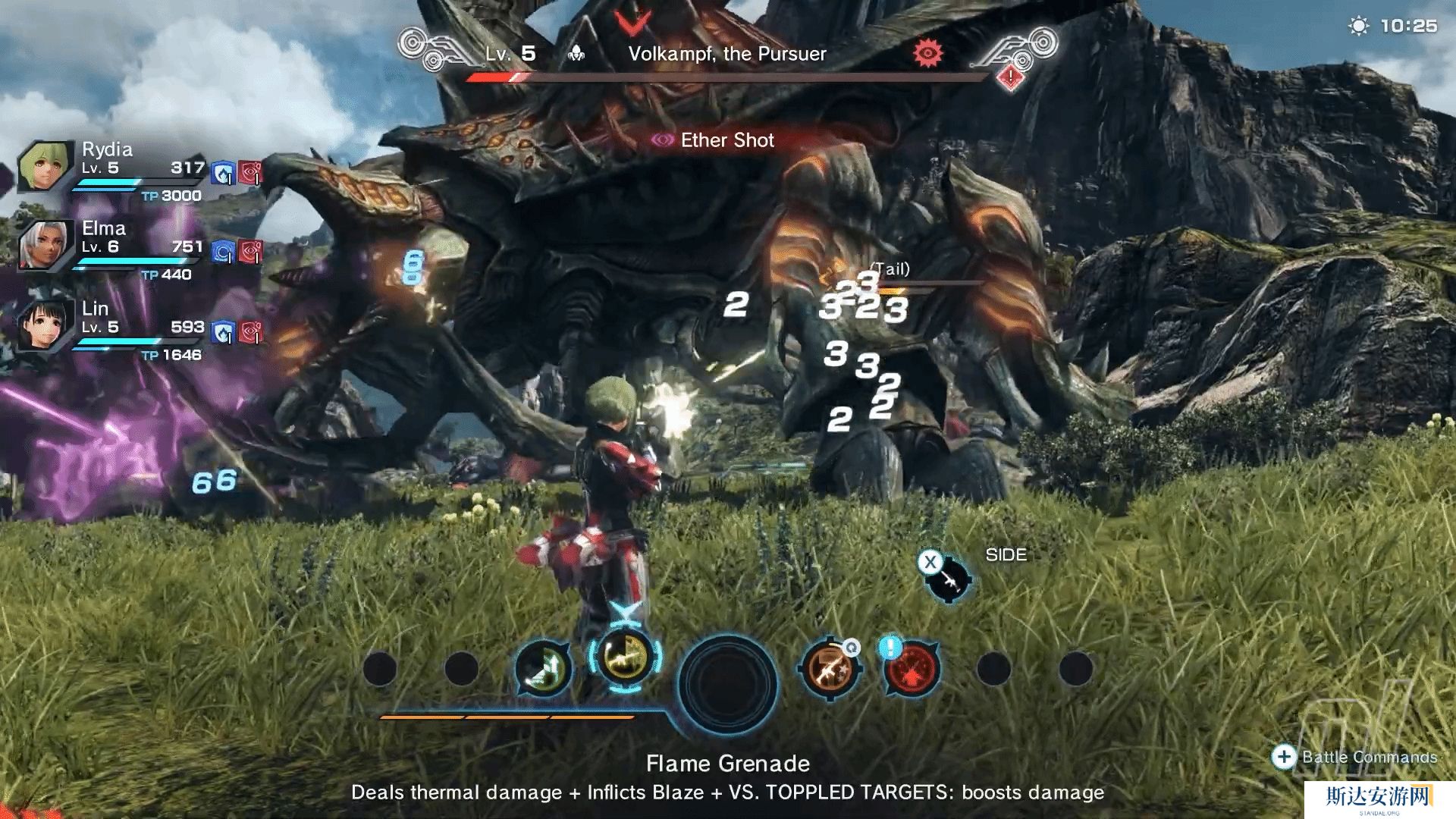1456x819 pixels.
Task: Switch weapon using the rifle icon
Action: 947,580
